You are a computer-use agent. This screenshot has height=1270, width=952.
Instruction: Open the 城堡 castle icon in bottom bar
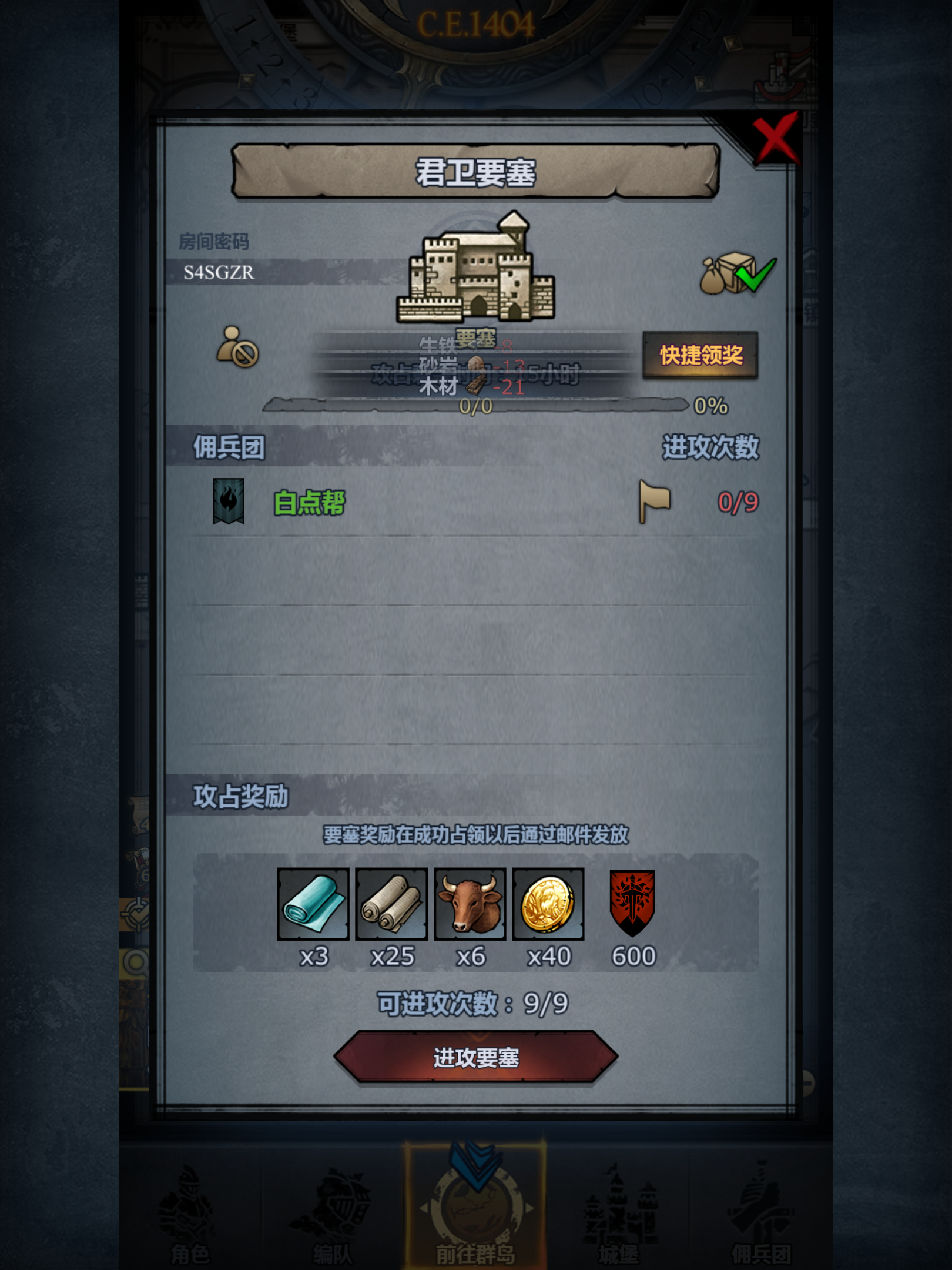click(x=620, y=1205)
